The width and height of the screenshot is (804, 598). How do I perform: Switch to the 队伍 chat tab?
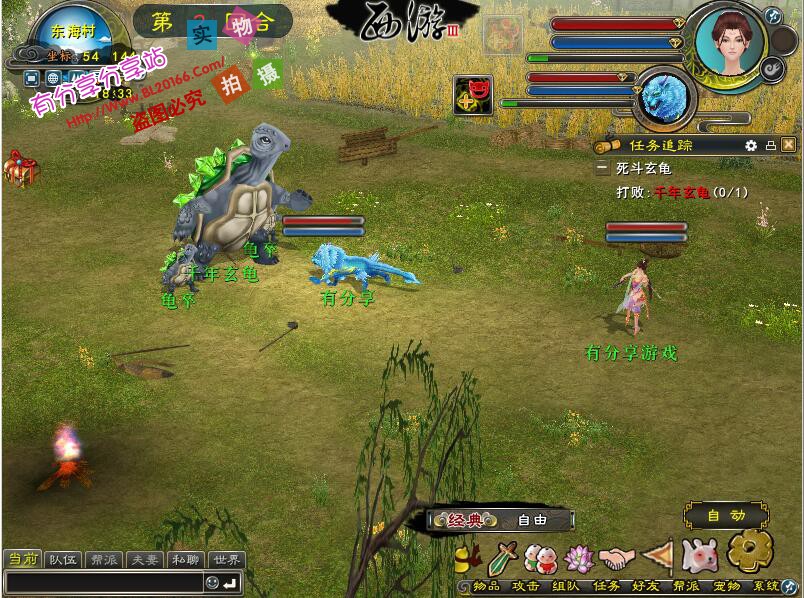pos(63,560)
